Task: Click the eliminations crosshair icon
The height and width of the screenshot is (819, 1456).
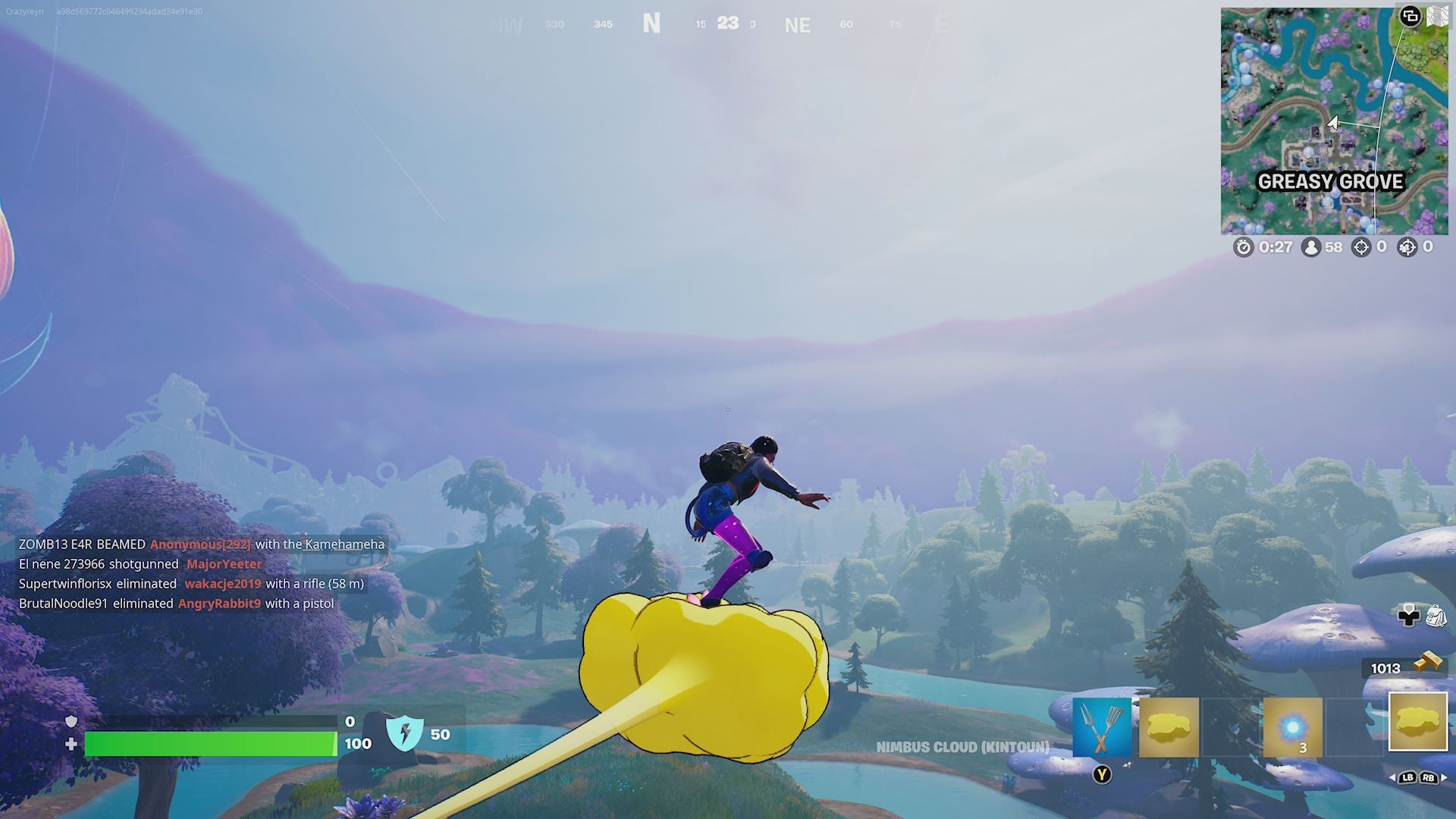Action: [x=1361, y=247]
